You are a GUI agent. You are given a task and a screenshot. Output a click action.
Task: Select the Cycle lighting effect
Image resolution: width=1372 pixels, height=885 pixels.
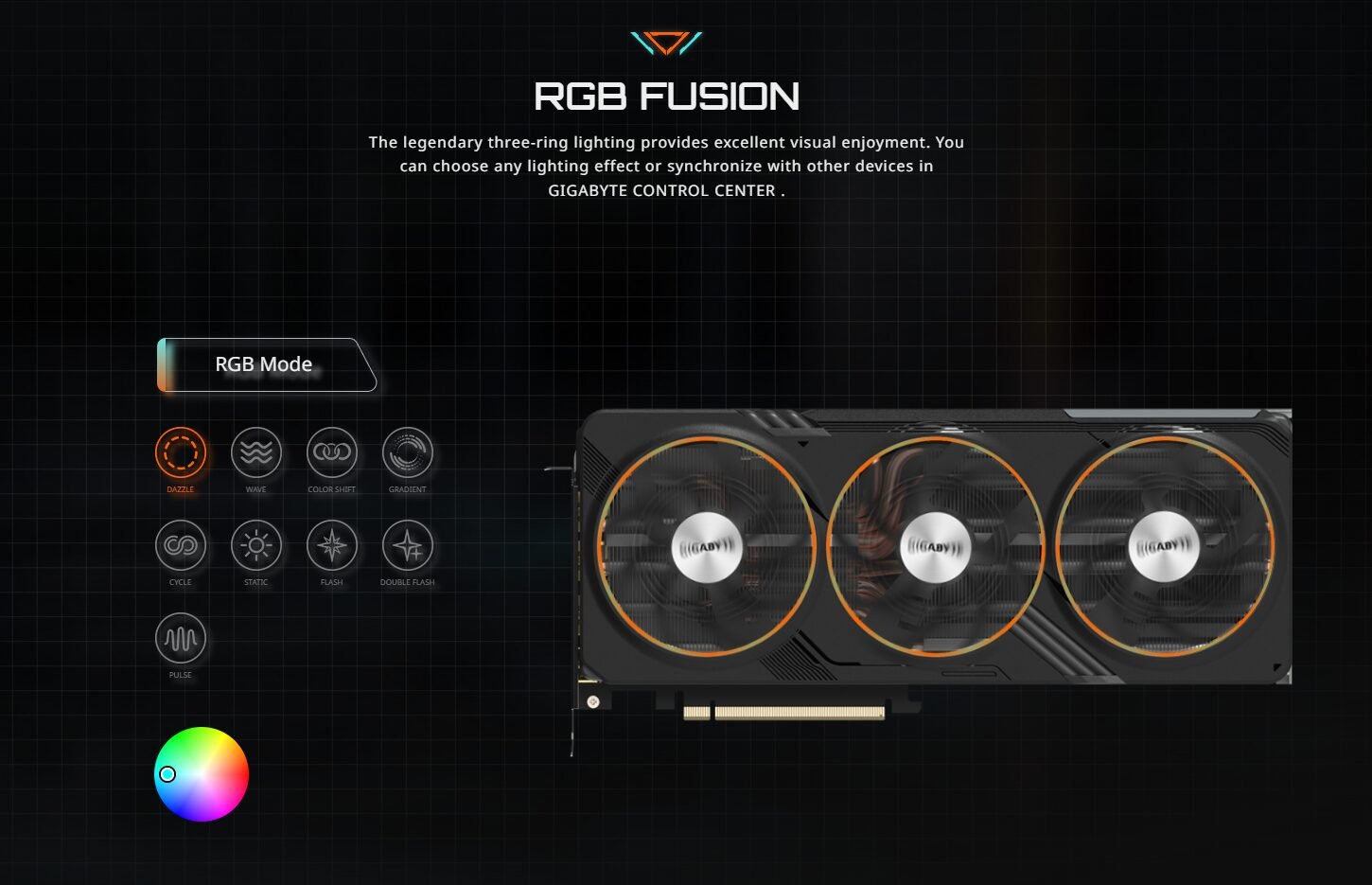coord(181,545)
